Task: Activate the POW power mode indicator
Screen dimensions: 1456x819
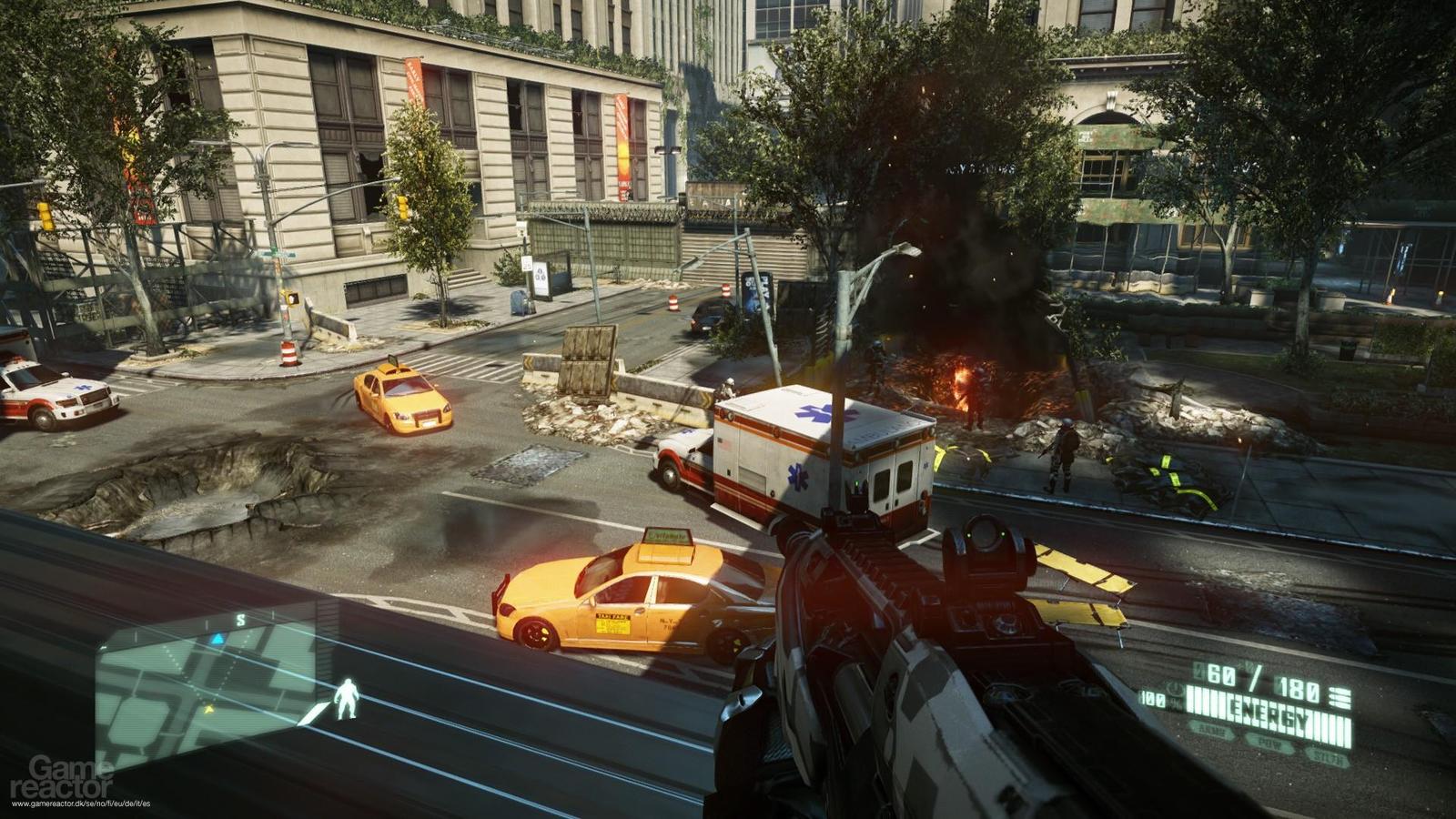Action: [1269, 742]
